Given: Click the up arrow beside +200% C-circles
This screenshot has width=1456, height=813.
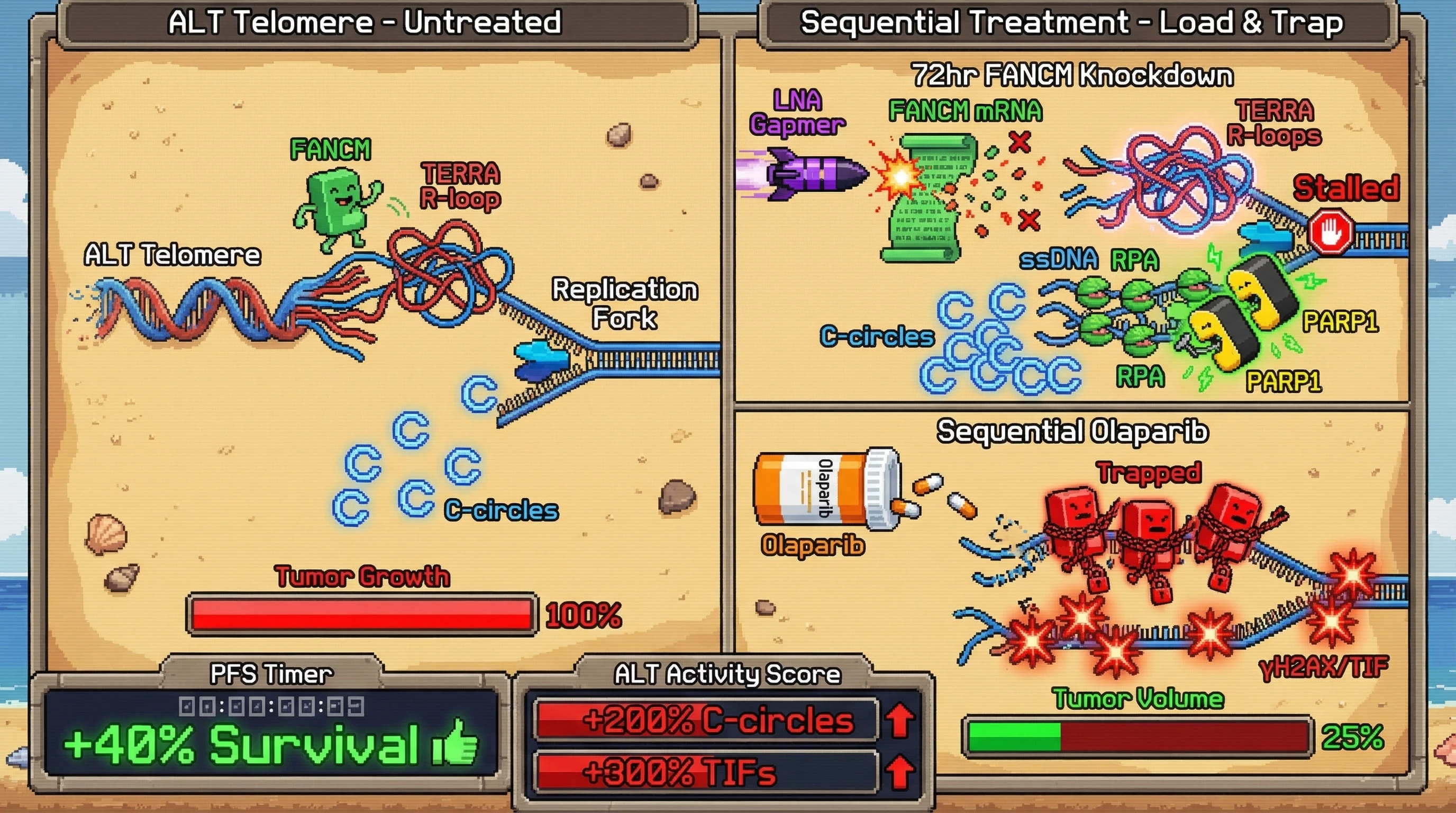Looking at the screenshot, I should coord(899,720).
